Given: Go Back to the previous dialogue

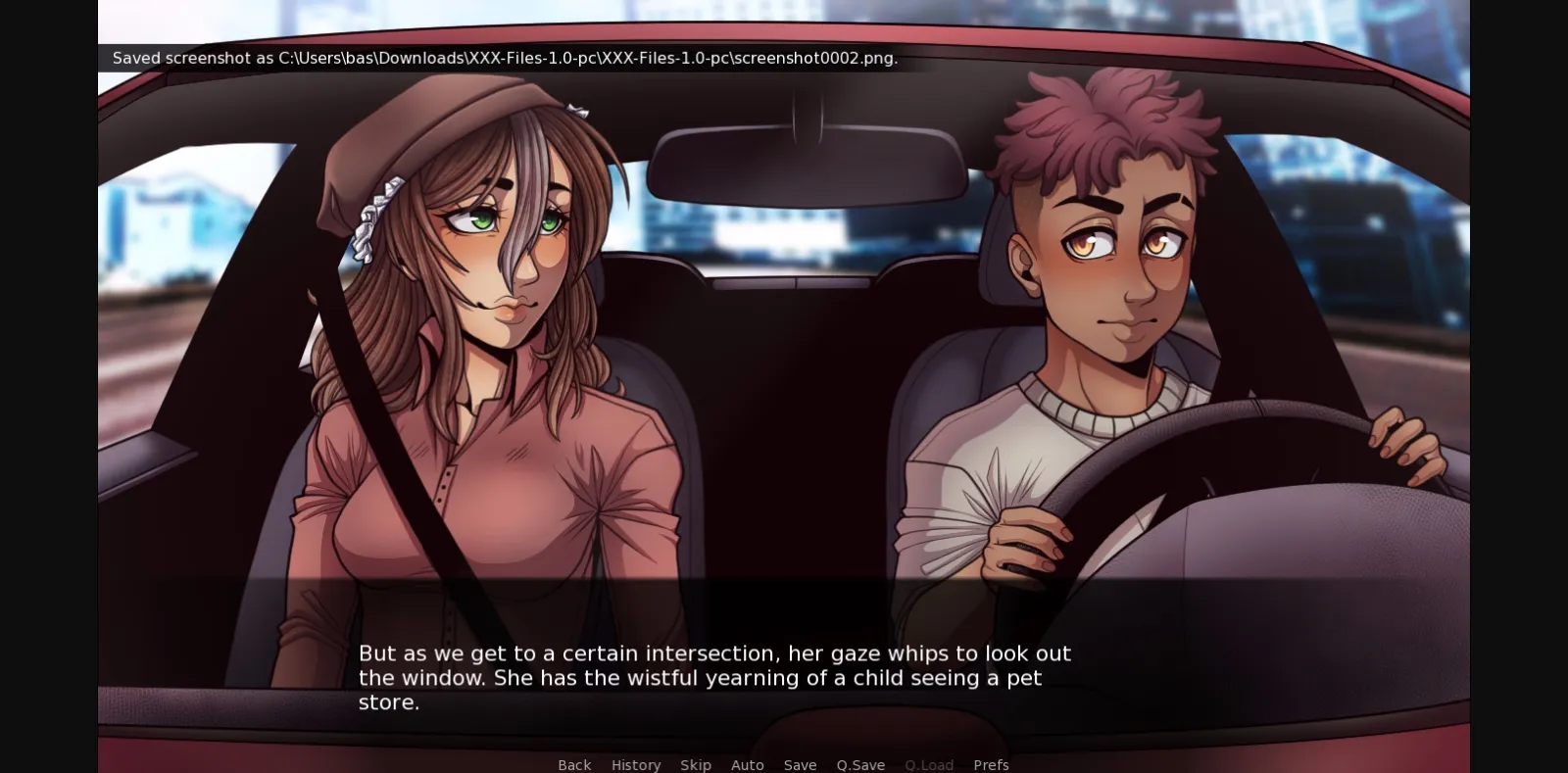Looking at the screenshot, I should [574, 764].
